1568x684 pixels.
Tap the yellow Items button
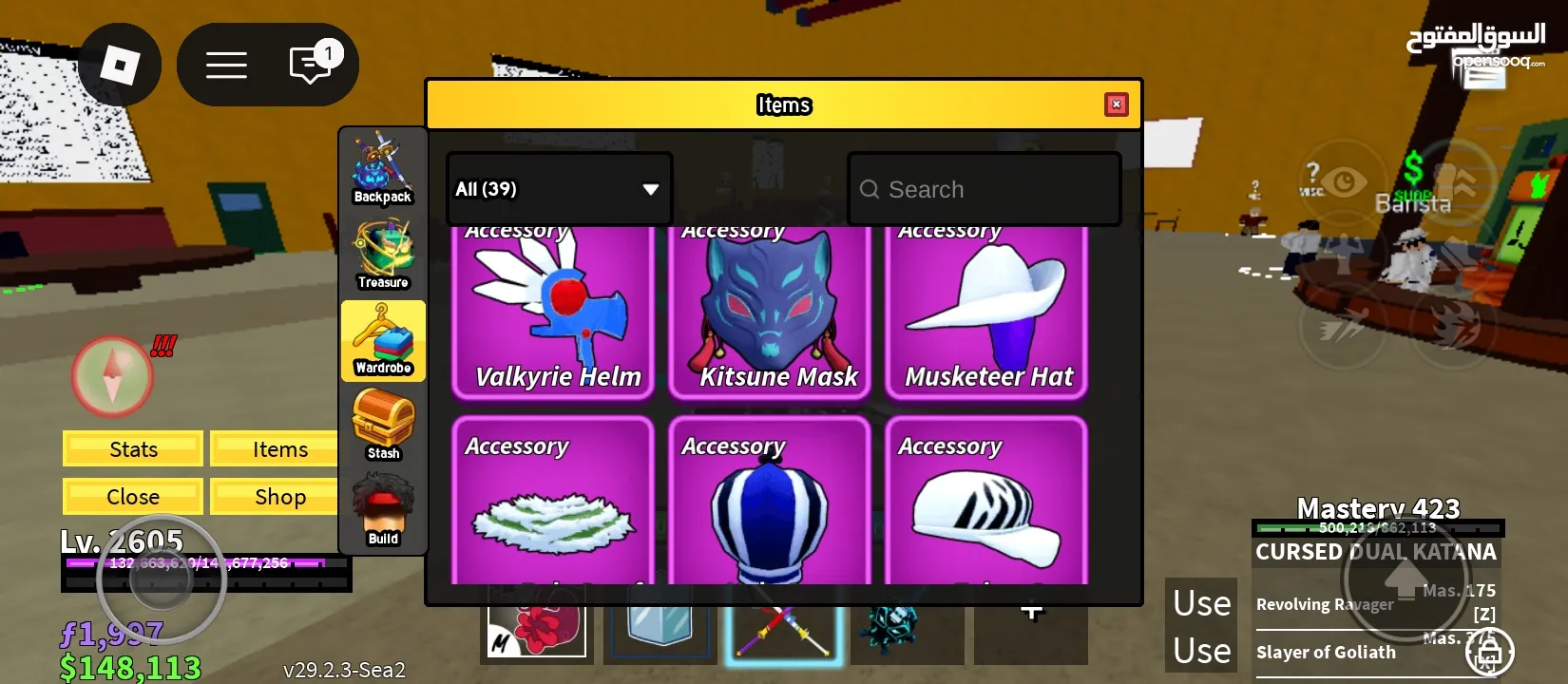click(278, 449)
